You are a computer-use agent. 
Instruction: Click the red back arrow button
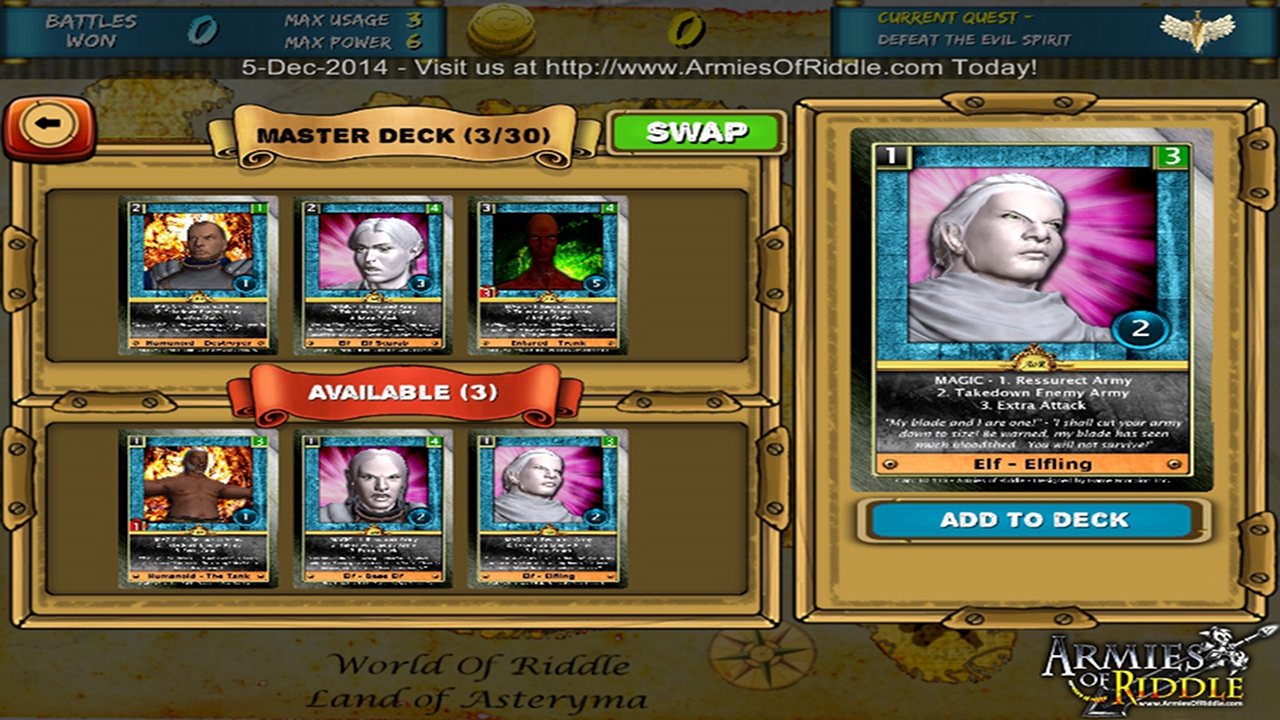coord(49,126)
